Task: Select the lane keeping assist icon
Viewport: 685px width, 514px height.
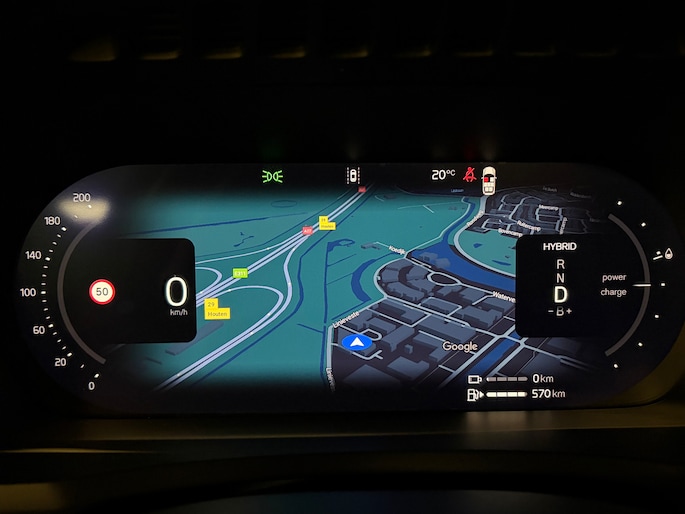Action: (352, 176)
